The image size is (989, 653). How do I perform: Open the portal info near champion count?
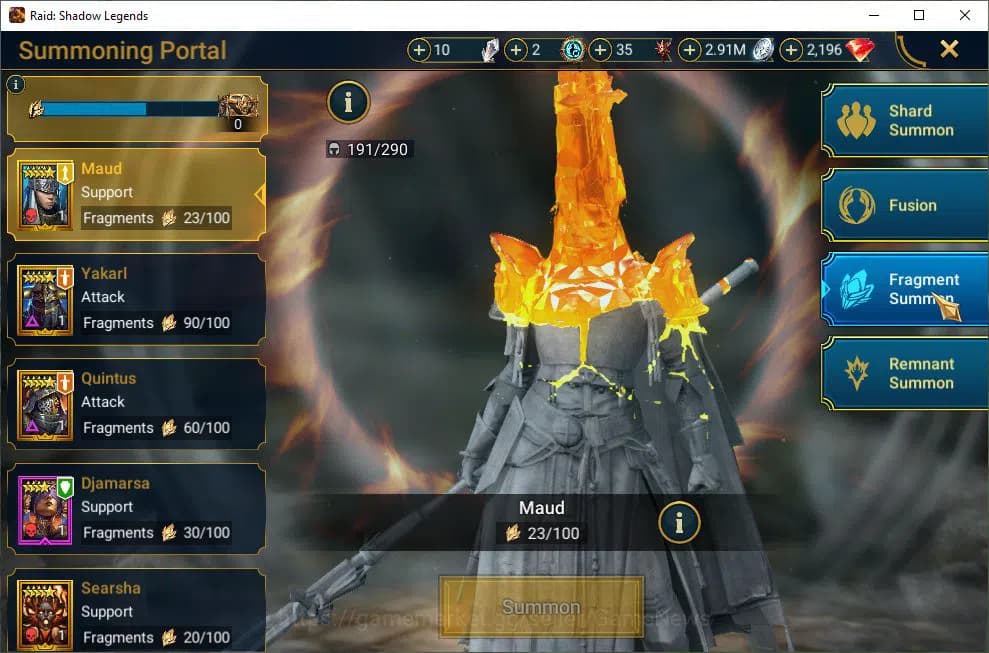pyautogui.click(x=348, y=101)
